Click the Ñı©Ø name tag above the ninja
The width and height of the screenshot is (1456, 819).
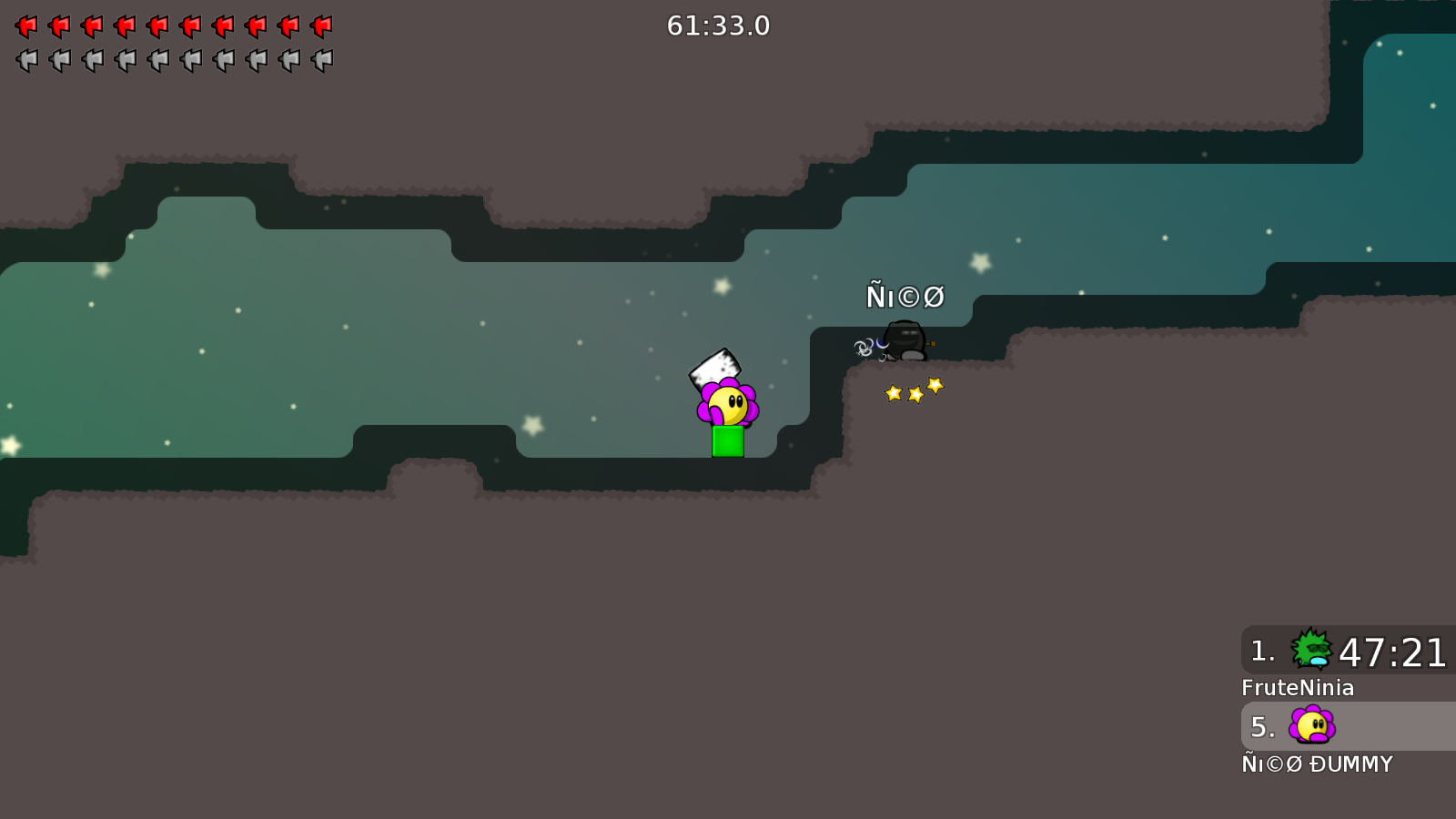pyautogui.click(x=906, y=296)
